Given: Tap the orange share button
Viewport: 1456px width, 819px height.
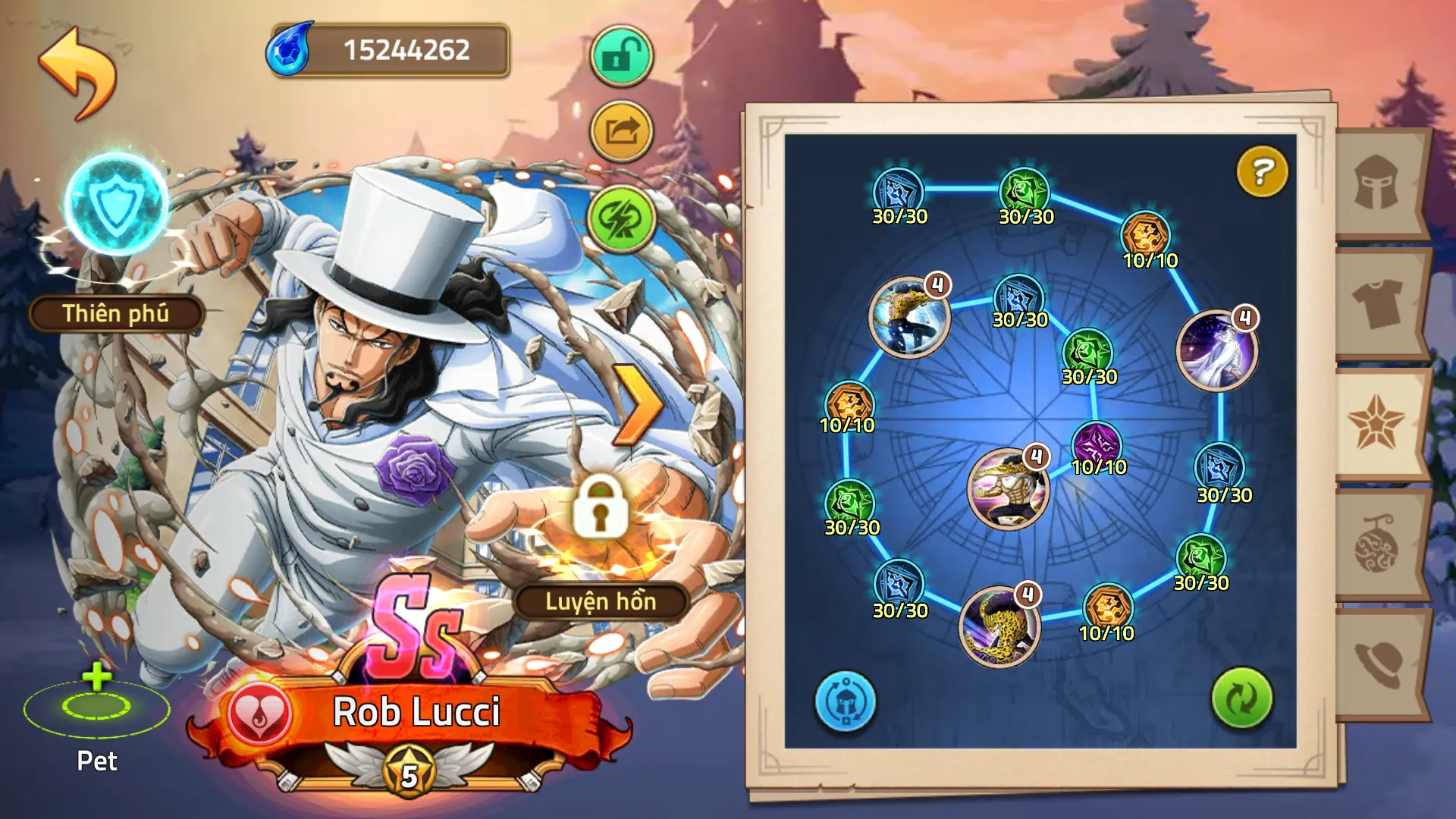Looking at the screenshot, I should point(621,131).
